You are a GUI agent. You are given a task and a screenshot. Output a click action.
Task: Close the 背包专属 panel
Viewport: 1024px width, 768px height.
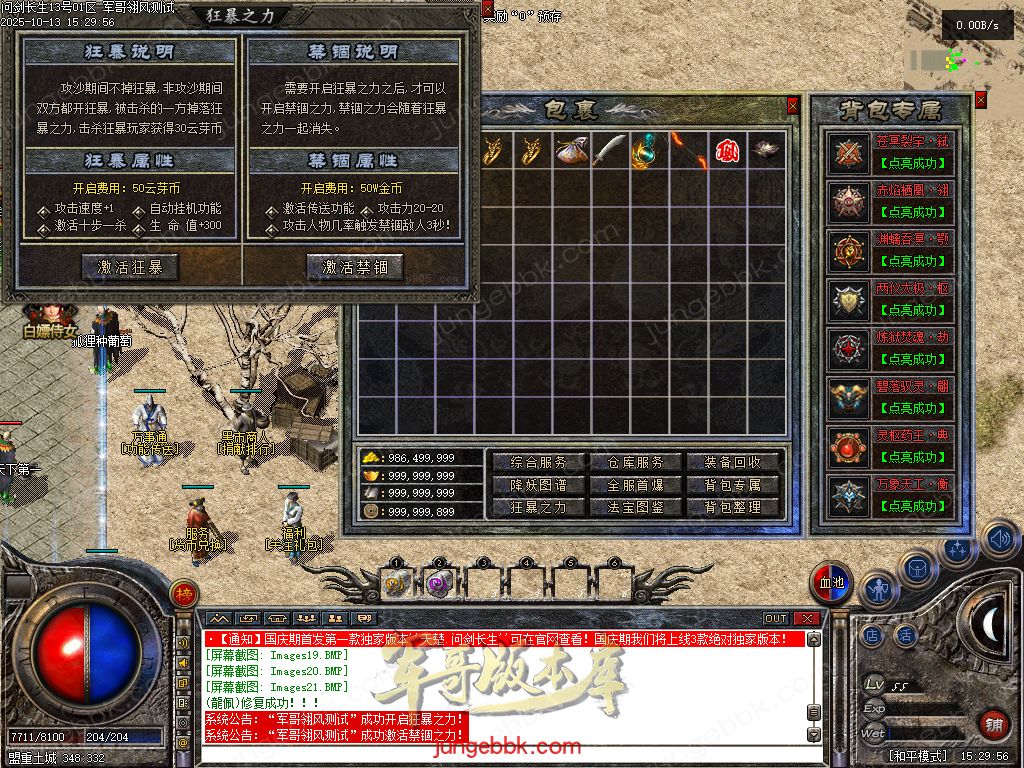[x=980, y=100]
